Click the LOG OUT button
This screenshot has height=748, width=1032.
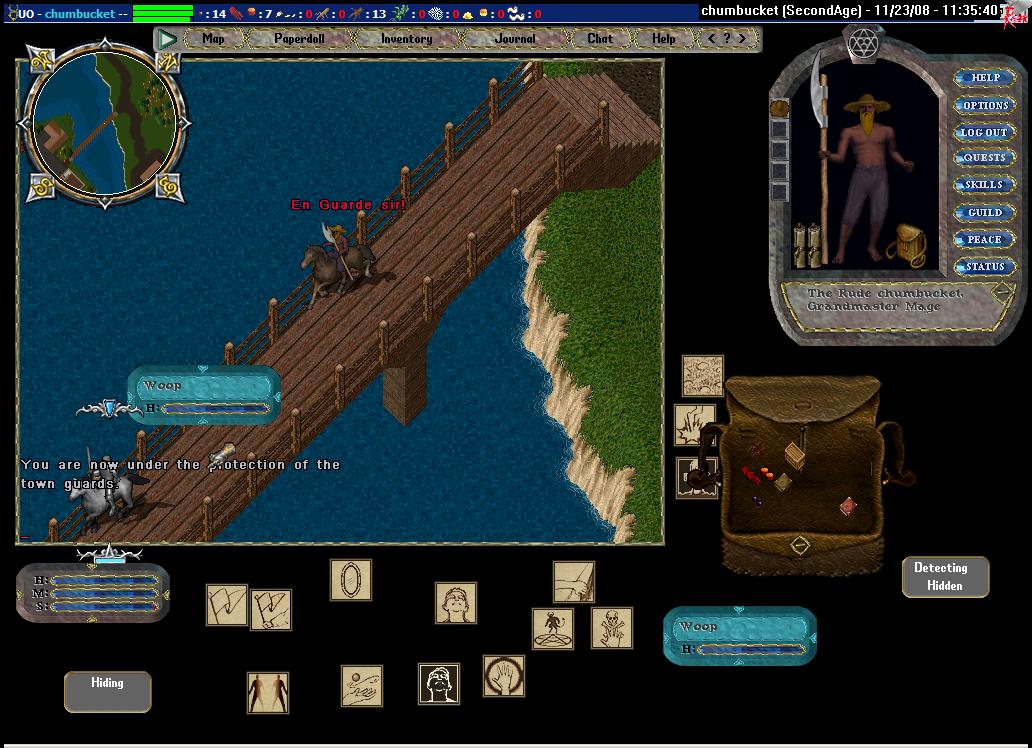(x=985, y=132)
